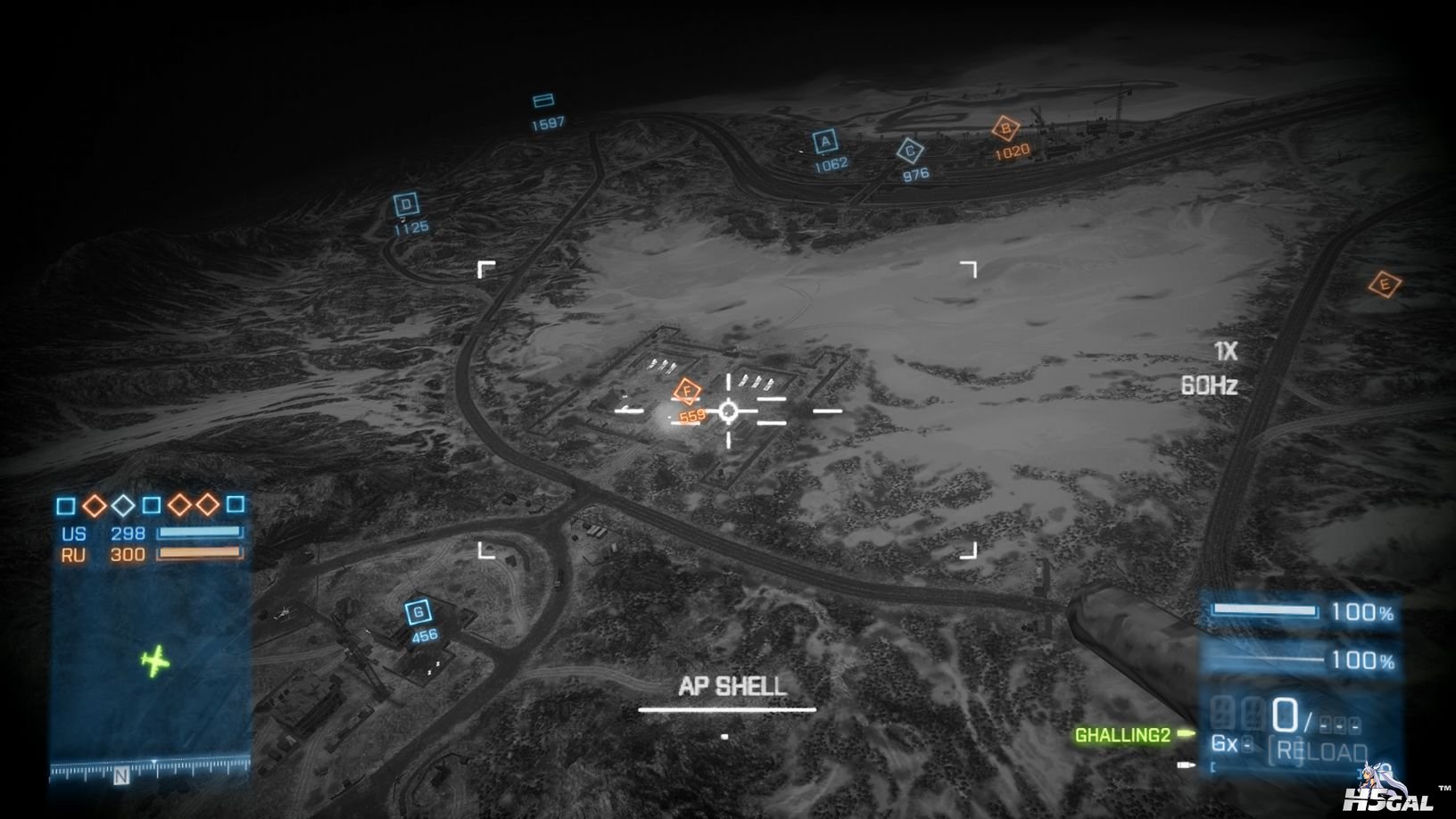Select the green aircraft icon on minimap
1456x819 pixels.
pyautogui.click(x=155, y=661)
